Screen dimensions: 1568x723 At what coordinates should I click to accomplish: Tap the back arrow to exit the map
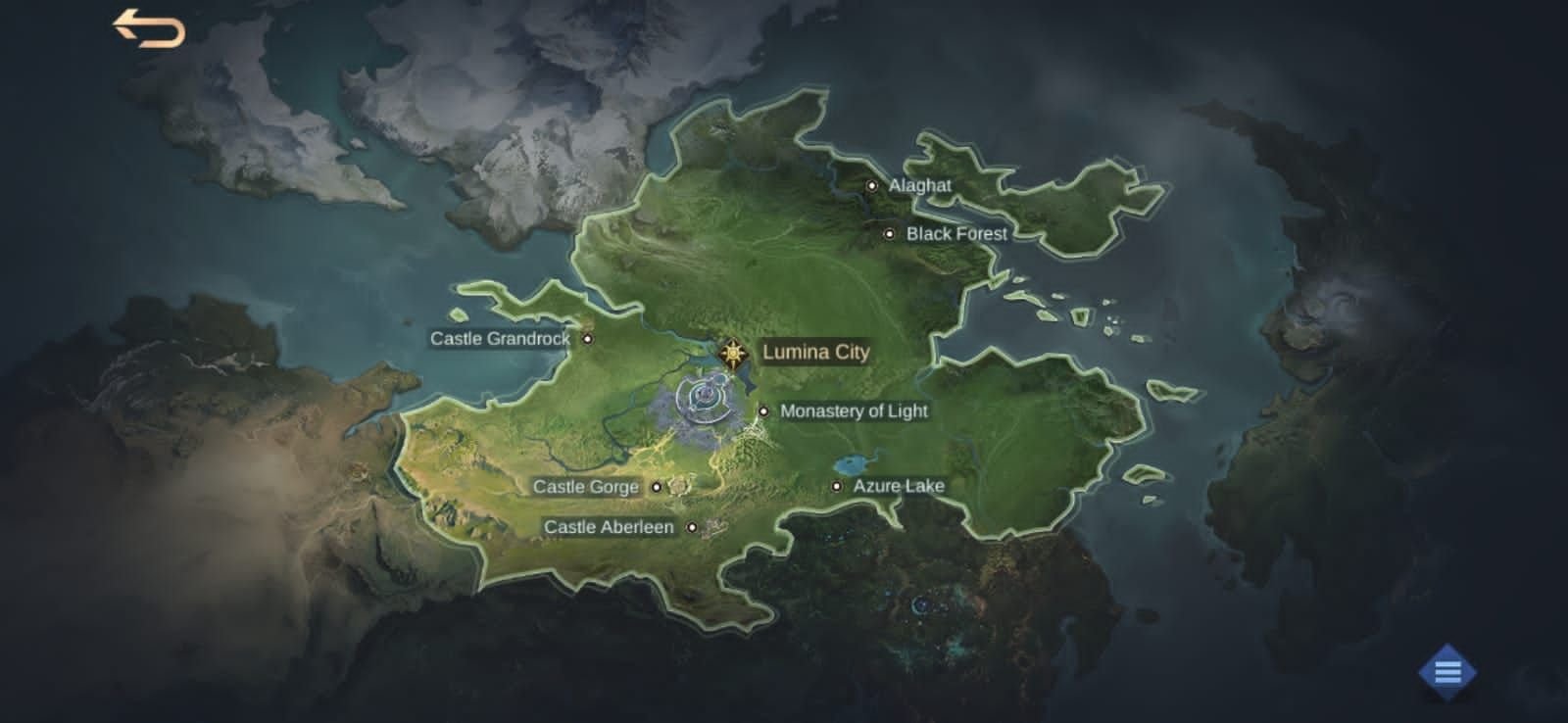[x=149, y=28]
